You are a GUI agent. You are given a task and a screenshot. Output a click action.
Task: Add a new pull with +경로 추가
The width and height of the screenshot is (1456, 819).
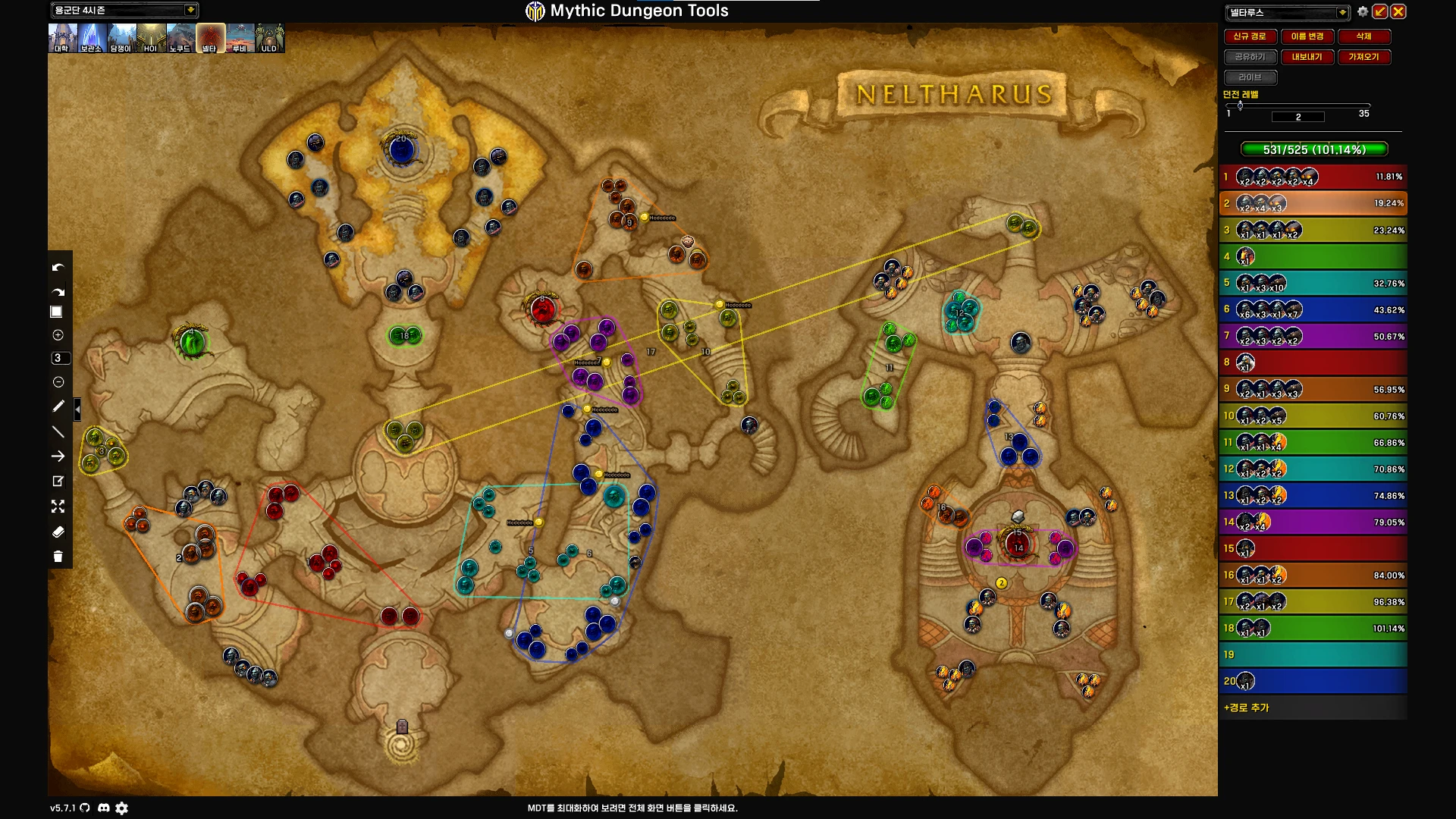click(1247, 708)
